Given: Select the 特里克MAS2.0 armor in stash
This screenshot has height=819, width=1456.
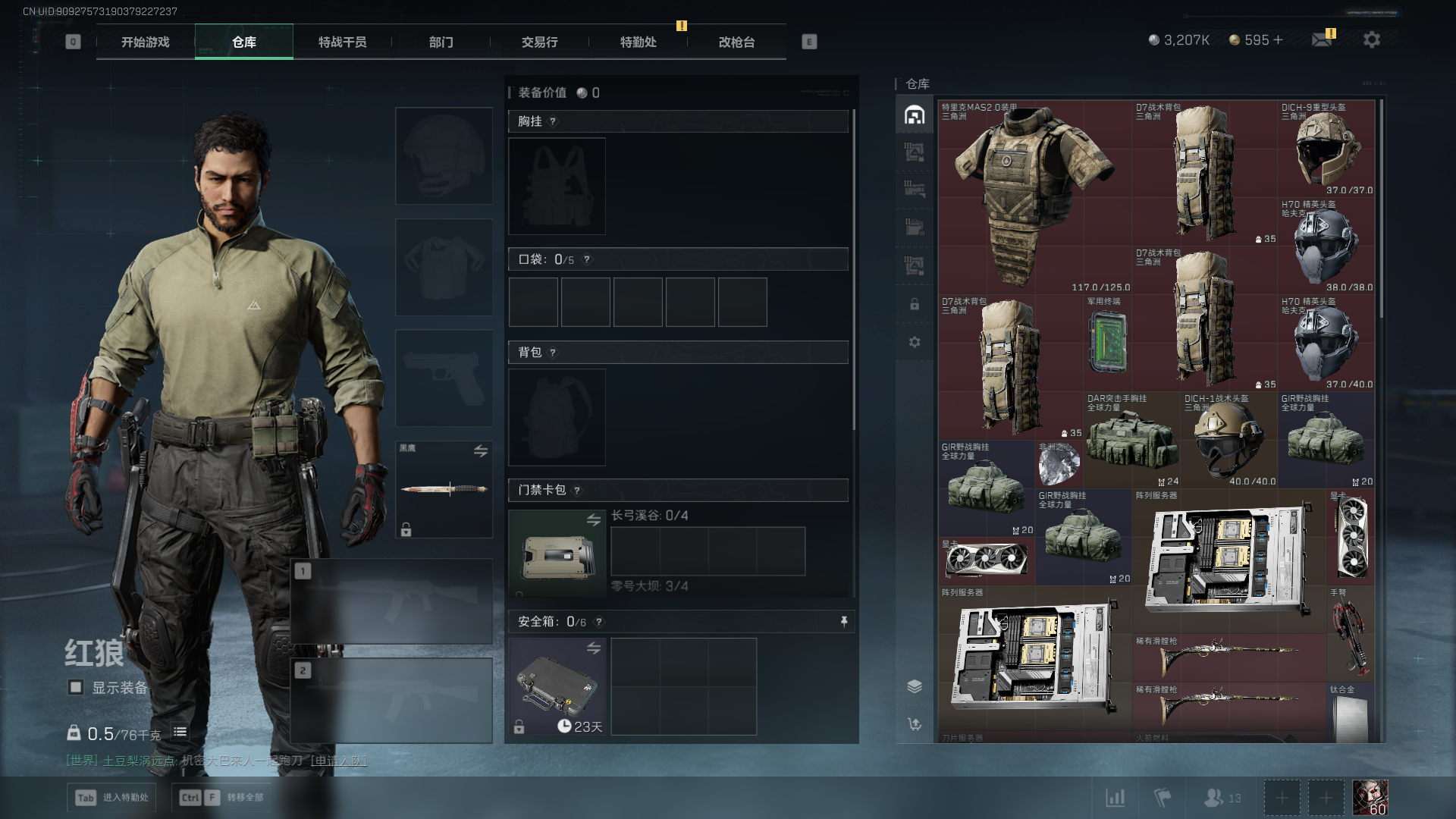Looking at the screenshot, I should 1034,197.
